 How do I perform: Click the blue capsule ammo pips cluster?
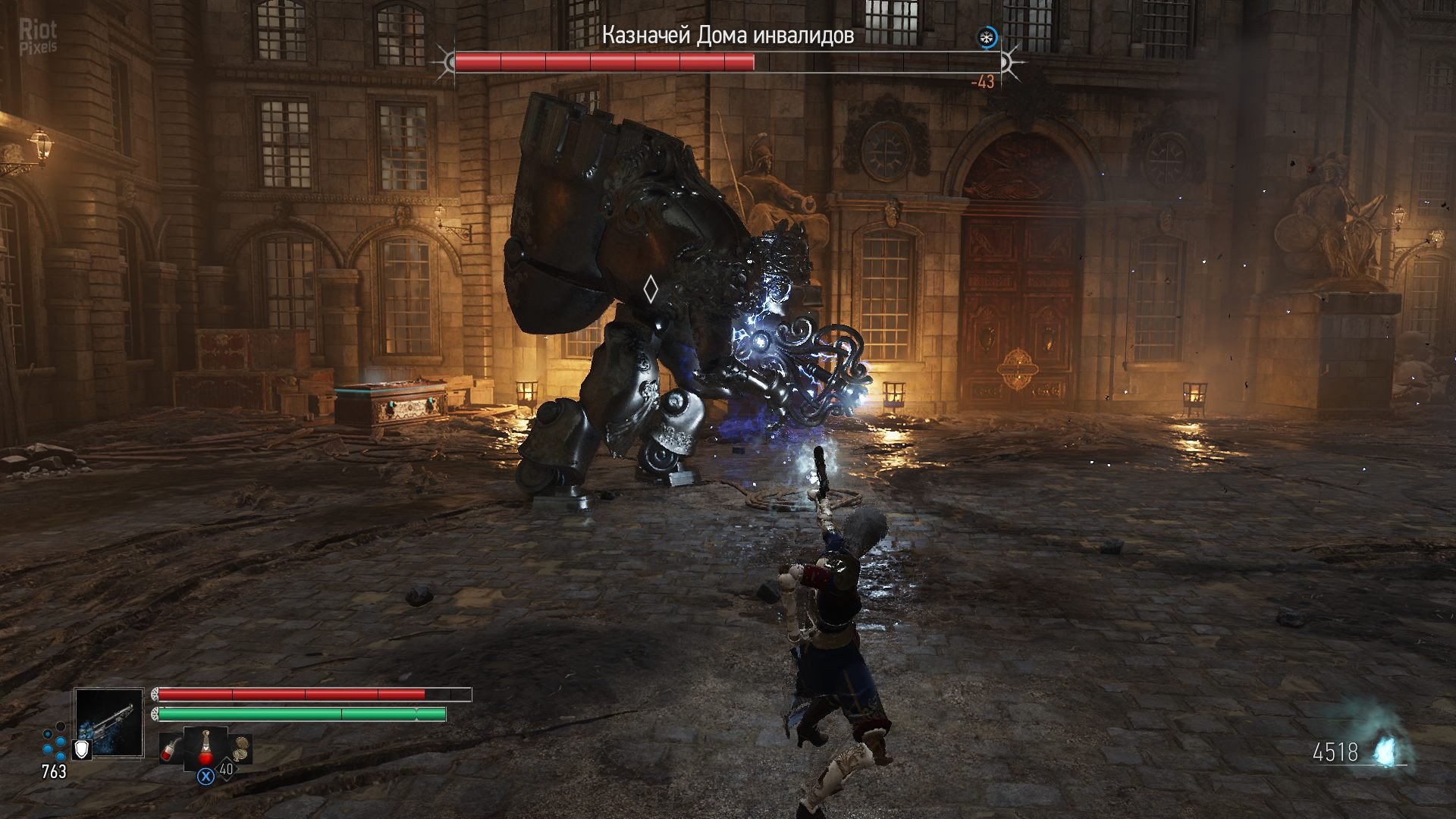pyautogui.click(x=54, y=743)
